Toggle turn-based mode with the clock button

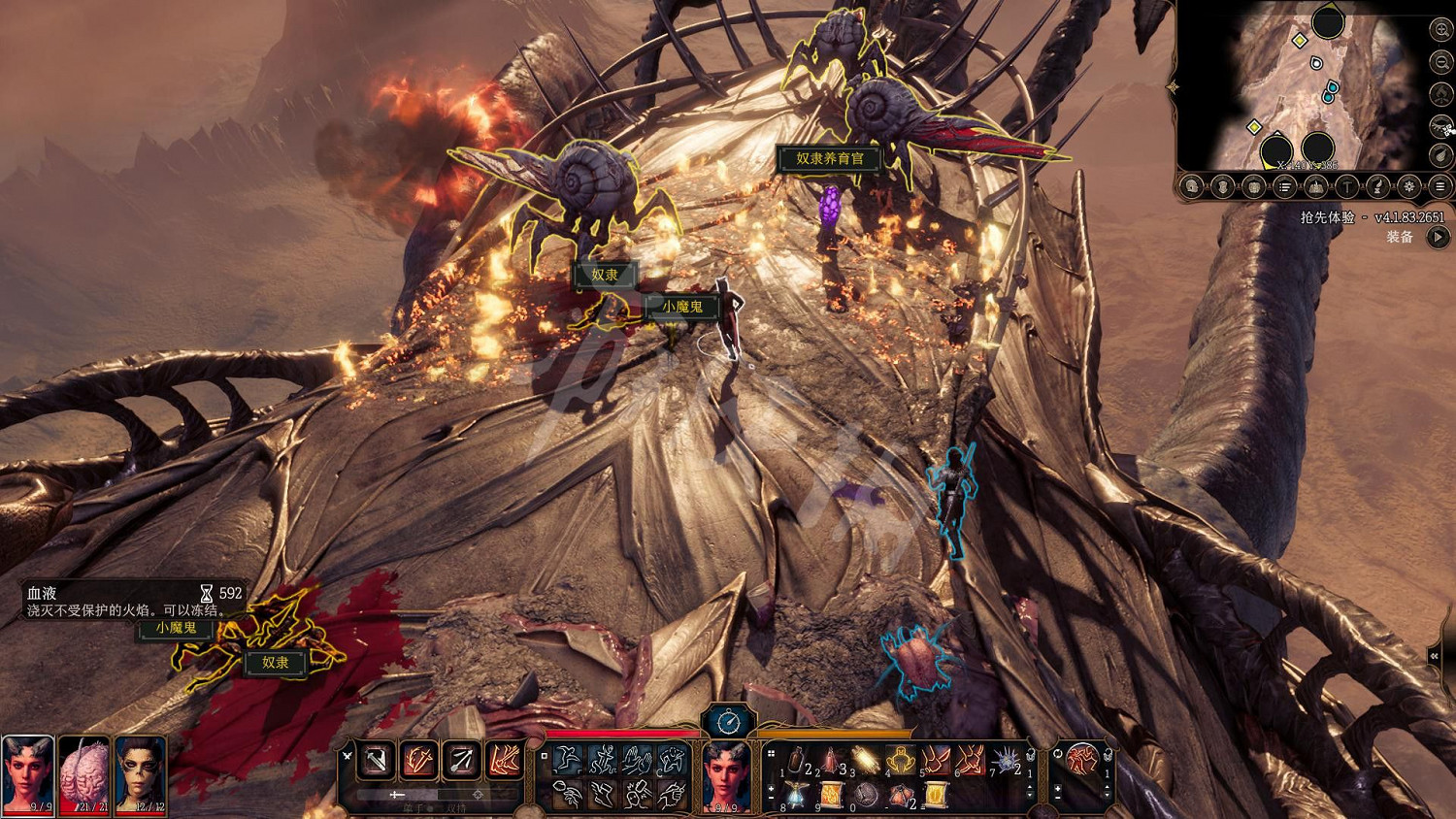pyautogui.click(x=728, y=721)
